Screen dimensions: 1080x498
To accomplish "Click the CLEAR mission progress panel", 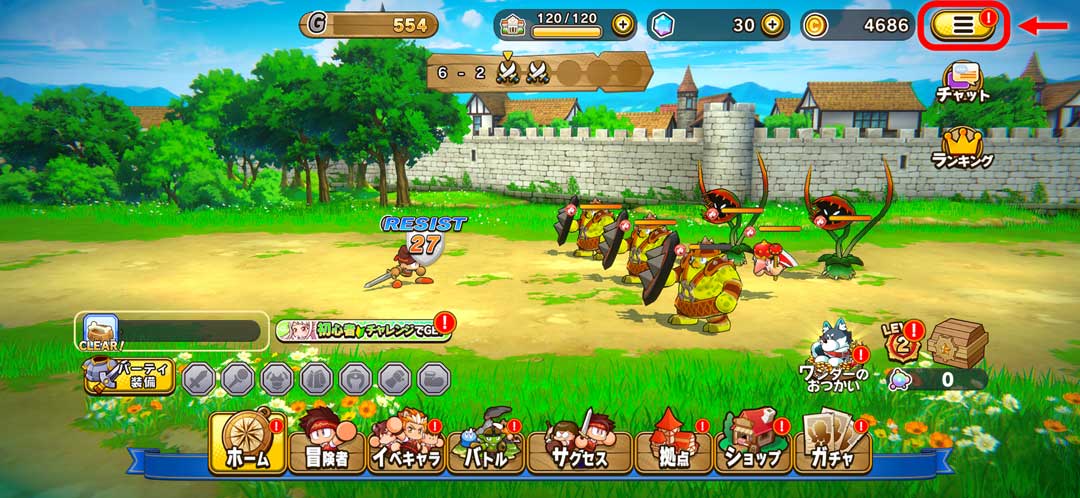I will coord(170,331).
